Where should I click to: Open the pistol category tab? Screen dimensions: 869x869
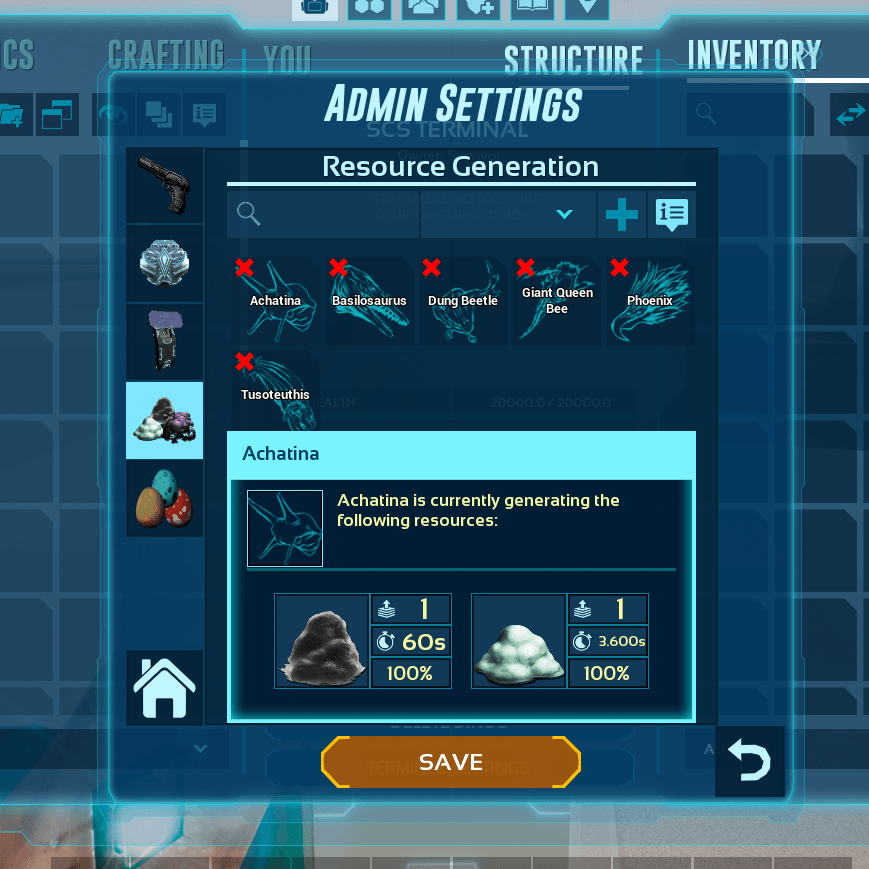coord(165,186)
